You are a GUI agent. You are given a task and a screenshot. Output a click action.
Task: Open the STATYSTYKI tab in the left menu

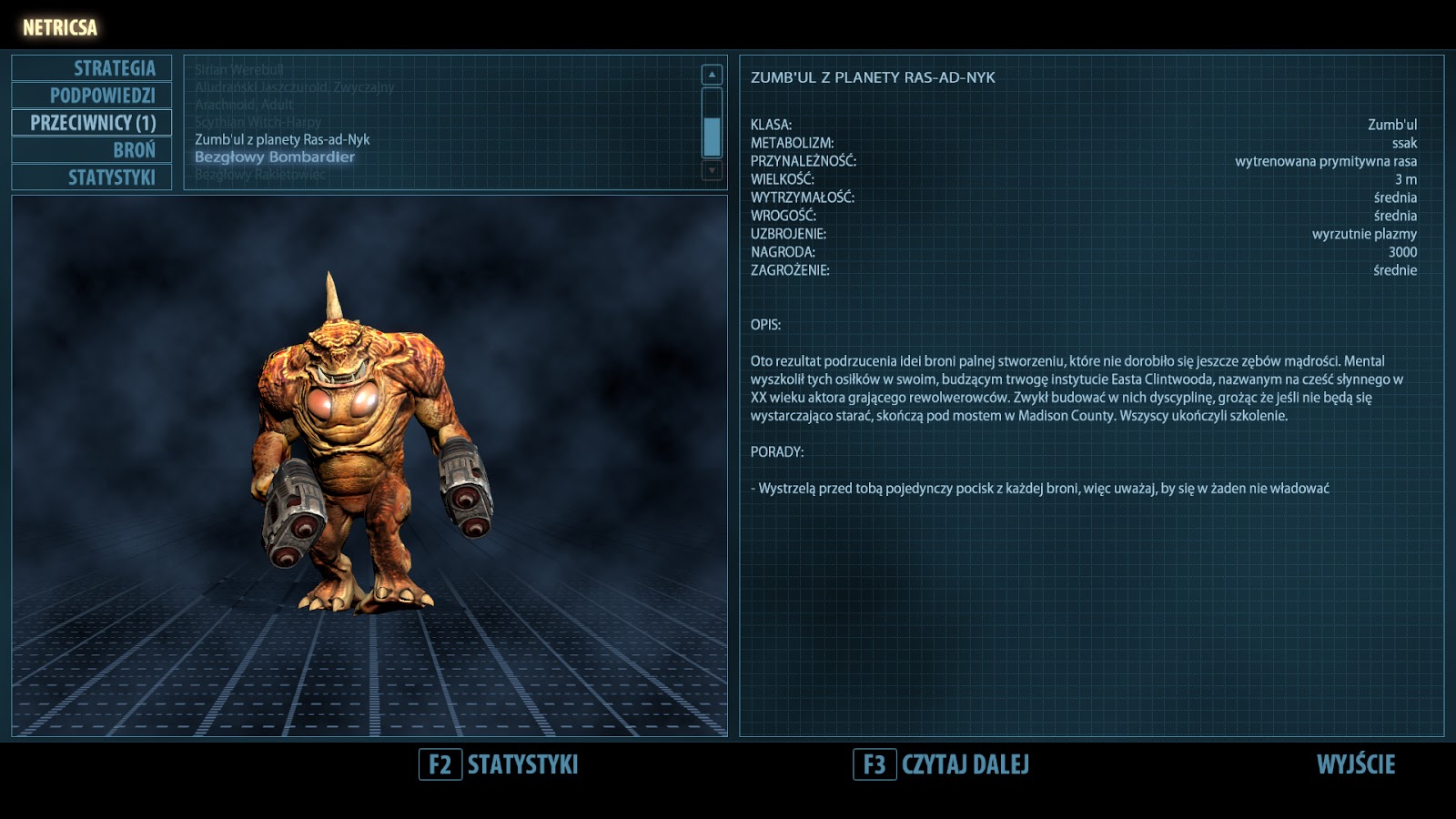[92, 177]
